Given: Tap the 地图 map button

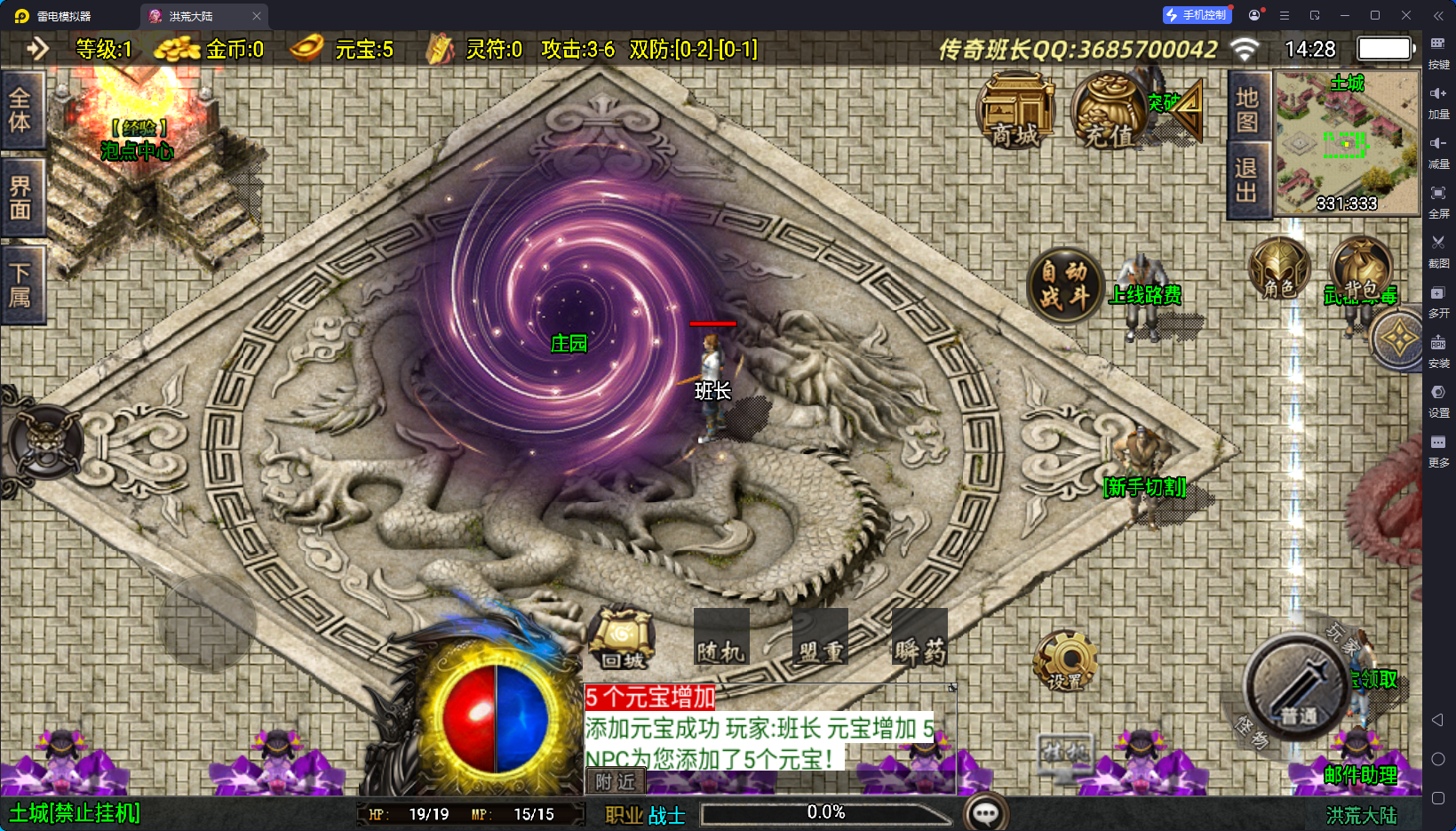Looking at the screenshot, I should (x=1247, y=108).
